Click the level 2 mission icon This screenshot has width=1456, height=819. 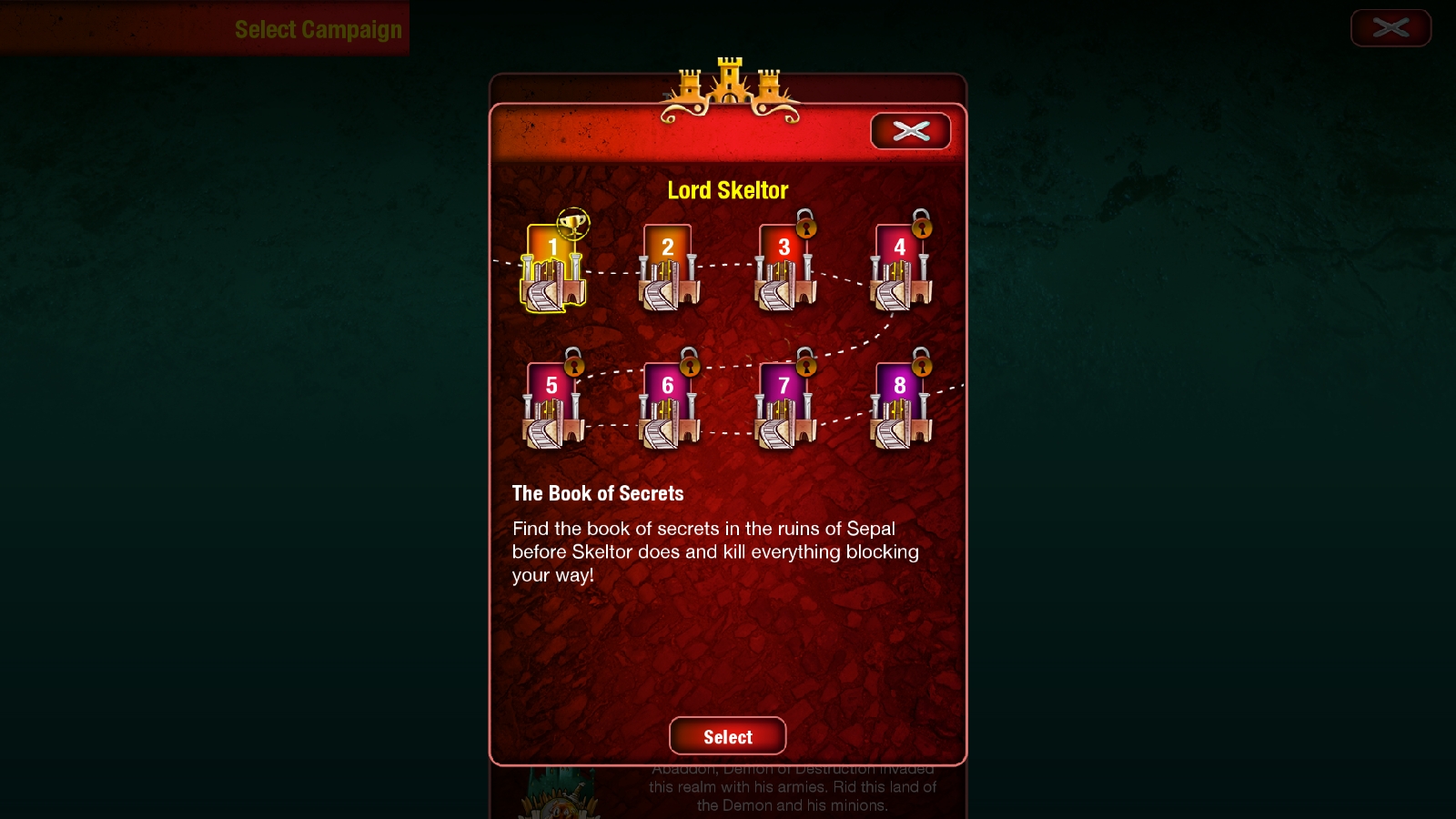click(669, 268)
